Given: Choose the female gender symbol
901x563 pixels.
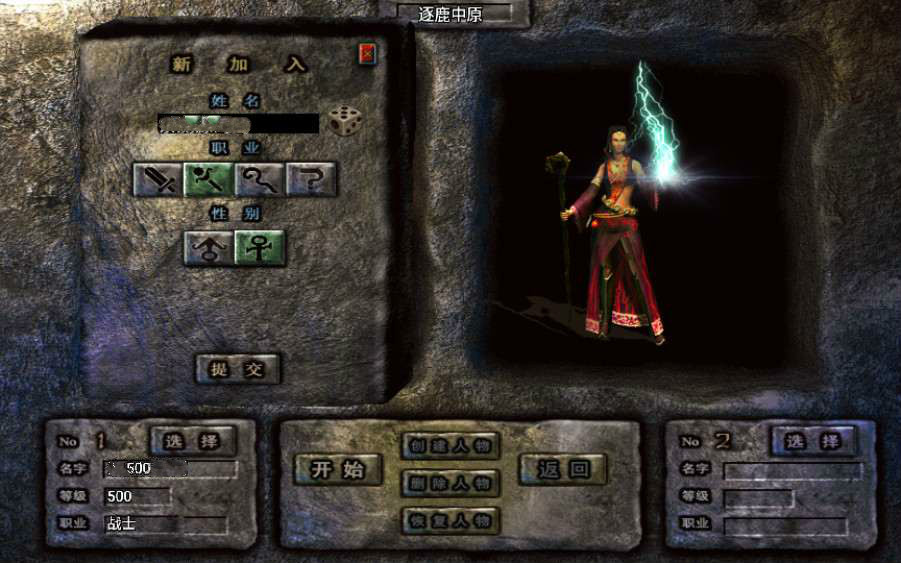Looking at the screenshot, I should pyautogui.click(x=260, y=247).
